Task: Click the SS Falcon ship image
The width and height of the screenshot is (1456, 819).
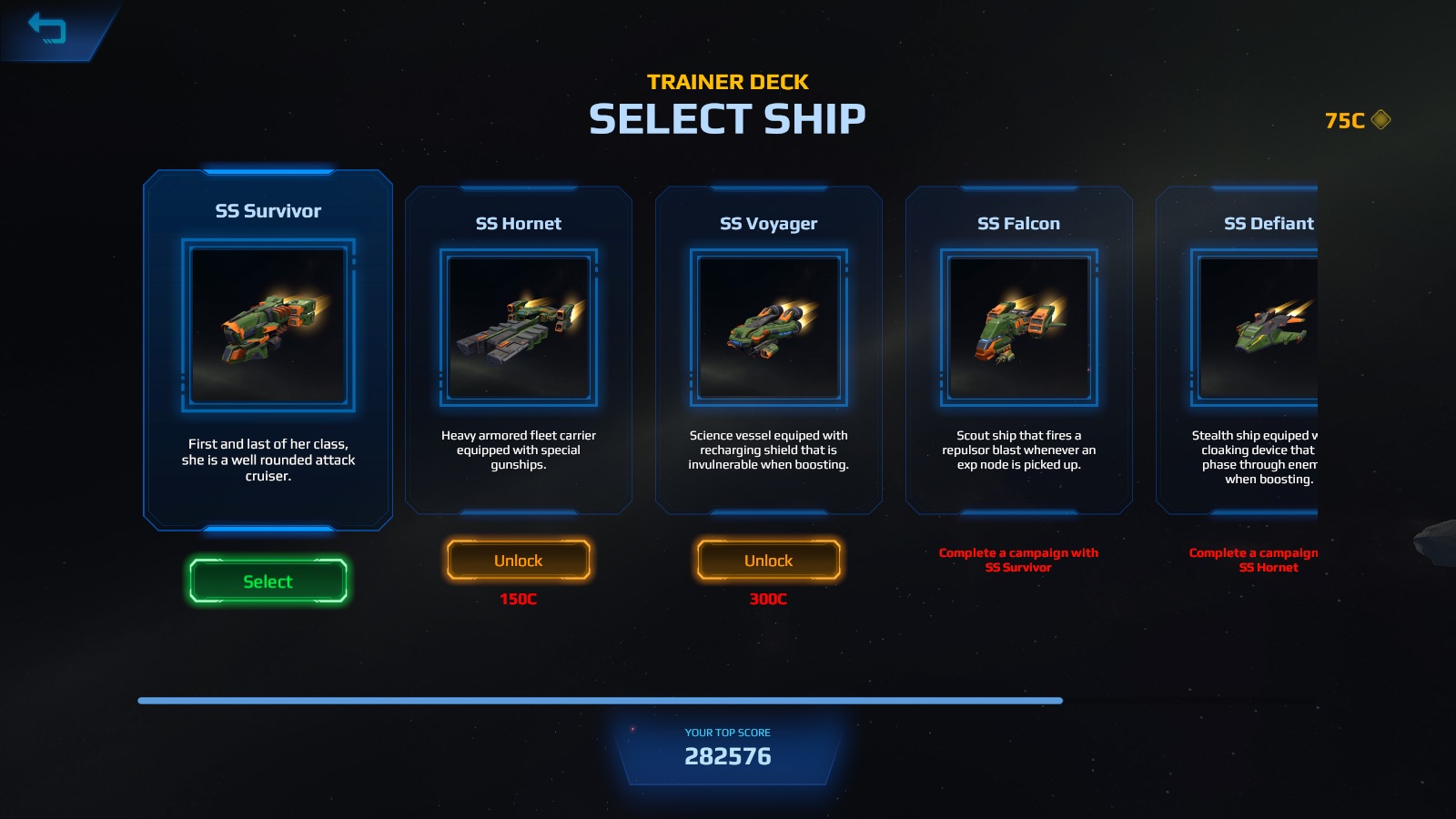Action: coord(1018,329)
